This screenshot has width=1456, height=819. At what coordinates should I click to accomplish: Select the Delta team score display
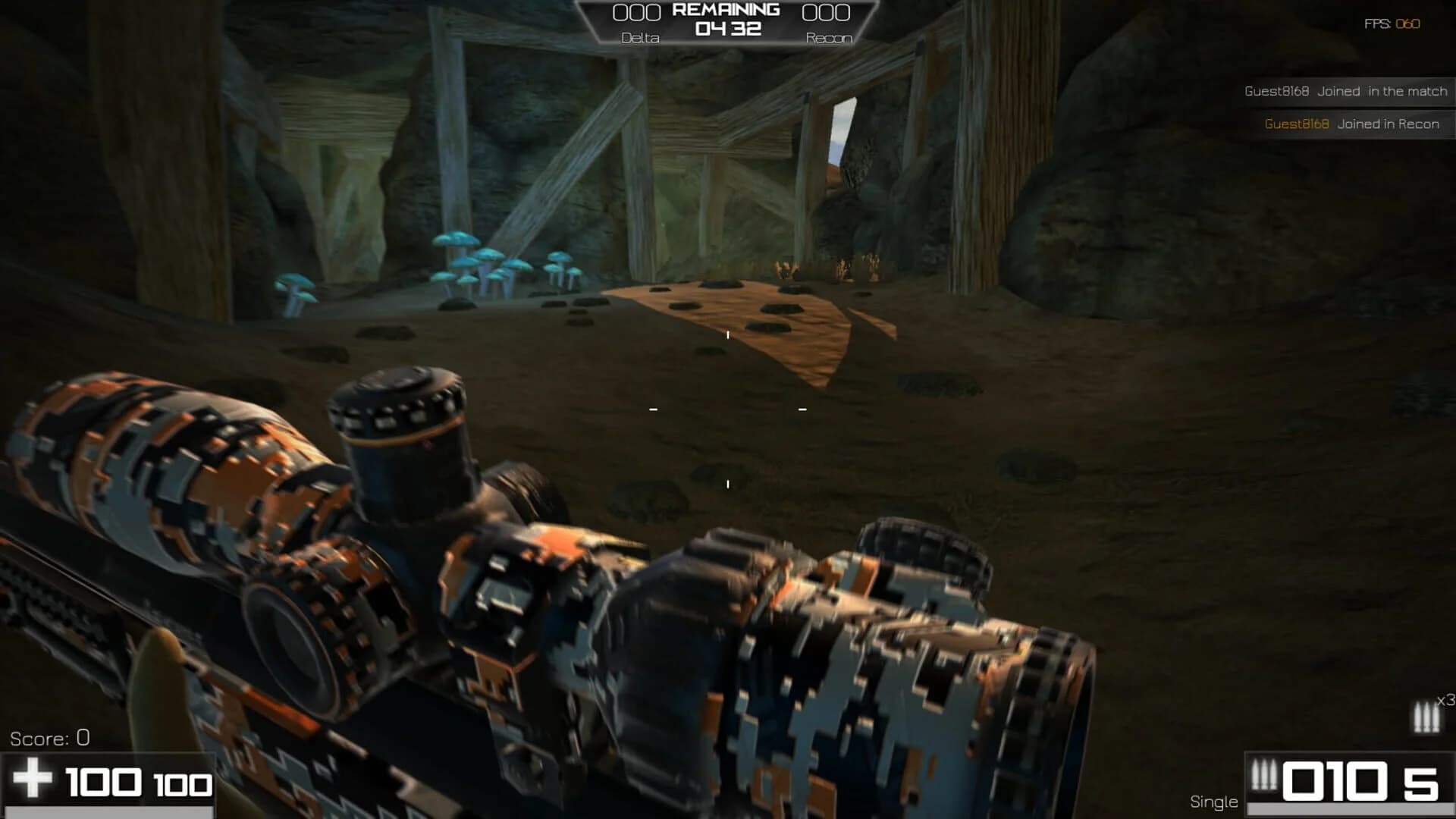tap(639, 12)
